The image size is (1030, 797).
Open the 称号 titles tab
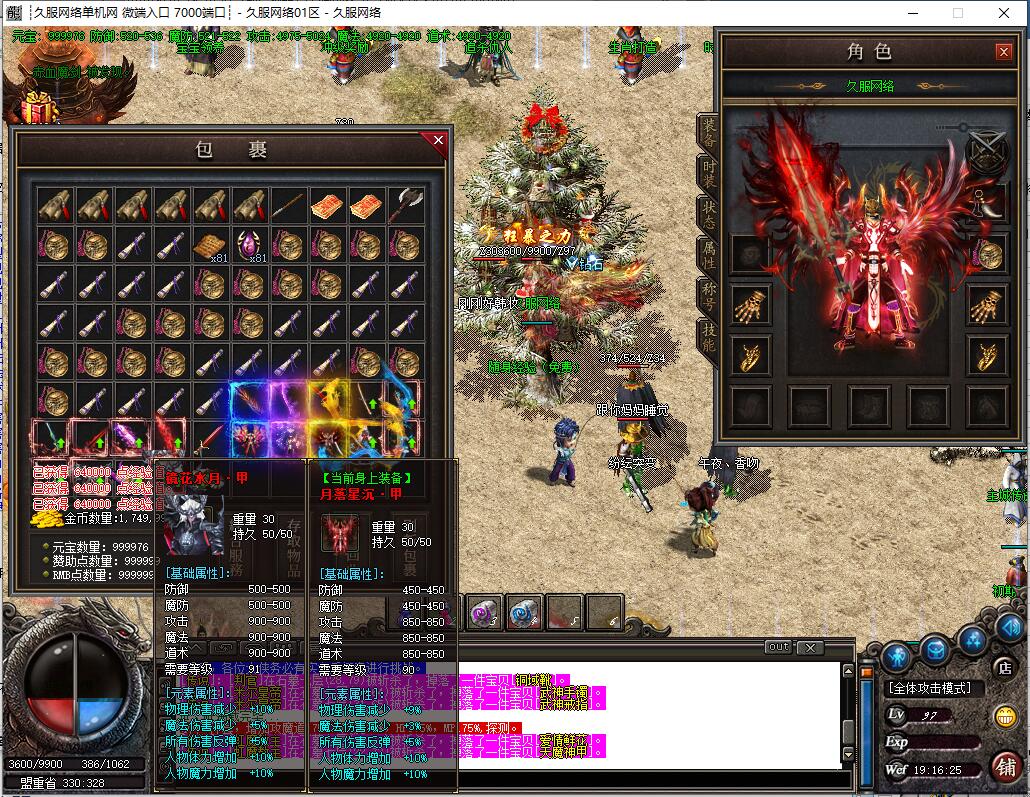pyautogui.click(x=708, y=298)
